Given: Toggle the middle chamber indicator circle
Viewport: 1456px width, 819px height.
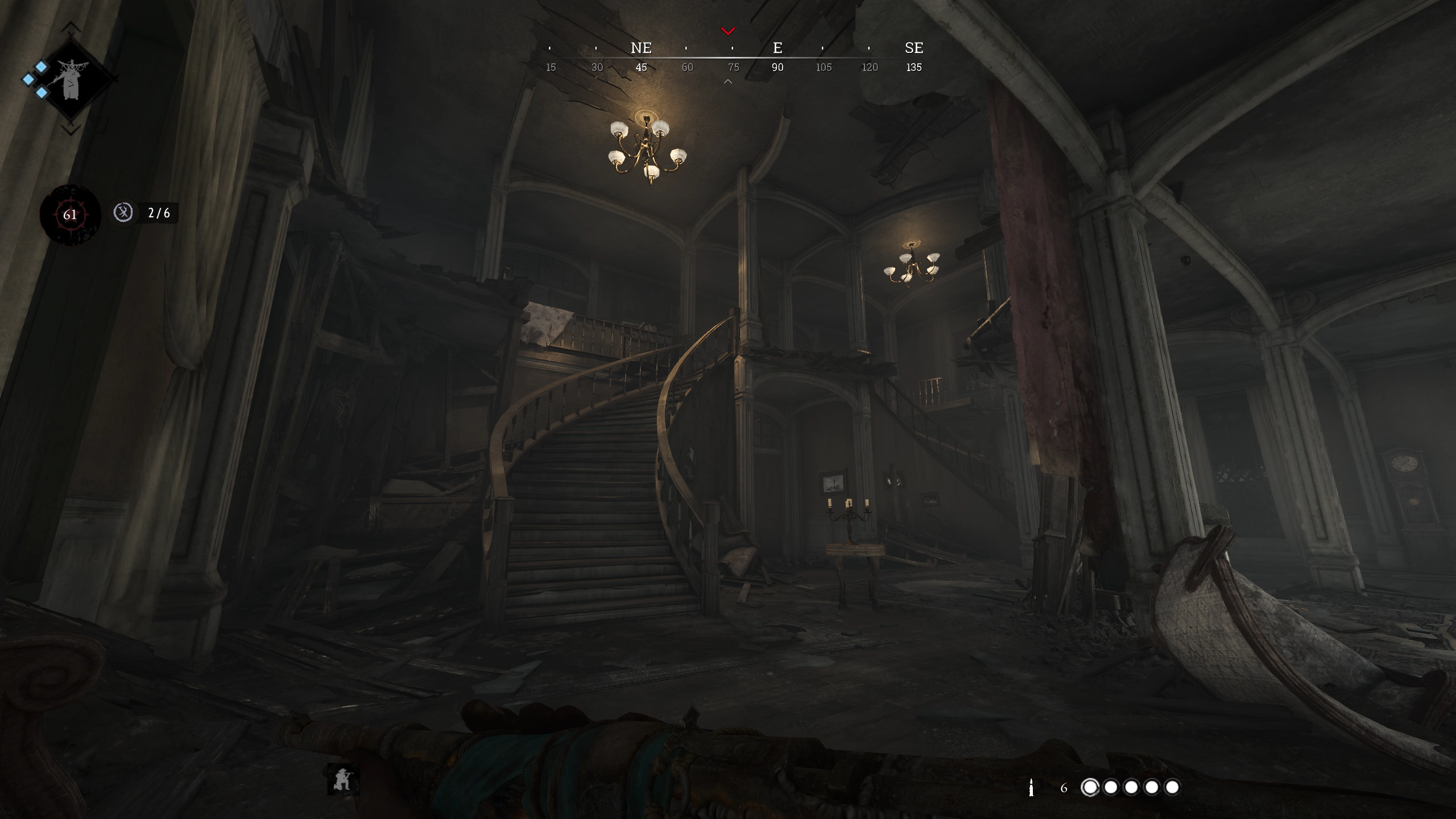Looking at the screenshot, I should [1132, 787].
